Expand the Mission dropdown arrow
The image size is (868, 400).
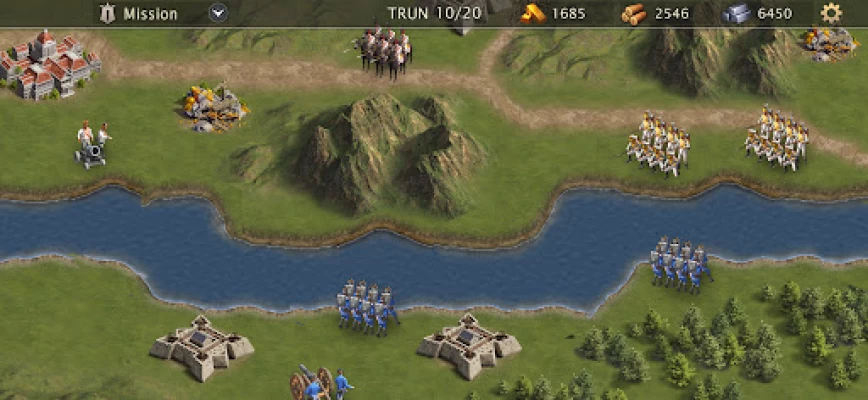pos(218,14)
